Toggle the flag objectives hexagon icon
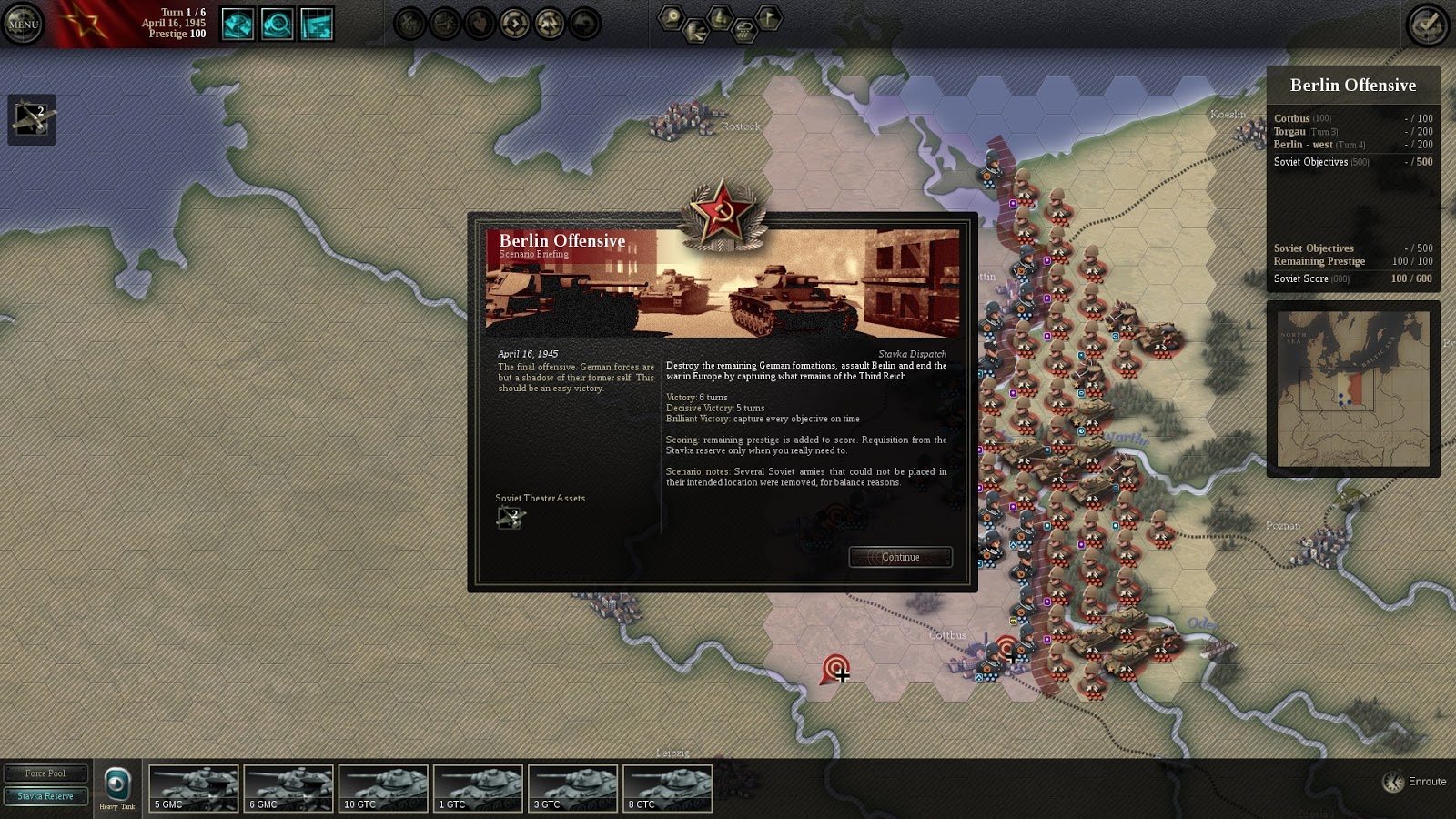Viewport: 1456px width, 819px height. (769, 17)
